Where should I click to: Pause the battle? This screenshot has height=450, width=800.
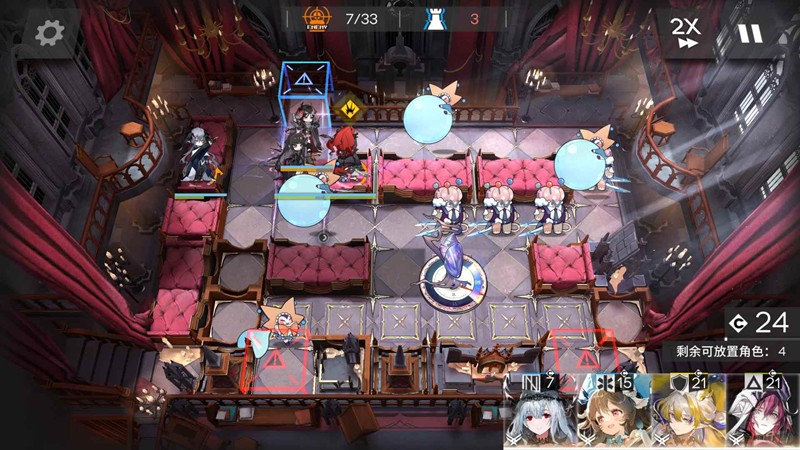(749, 33)
